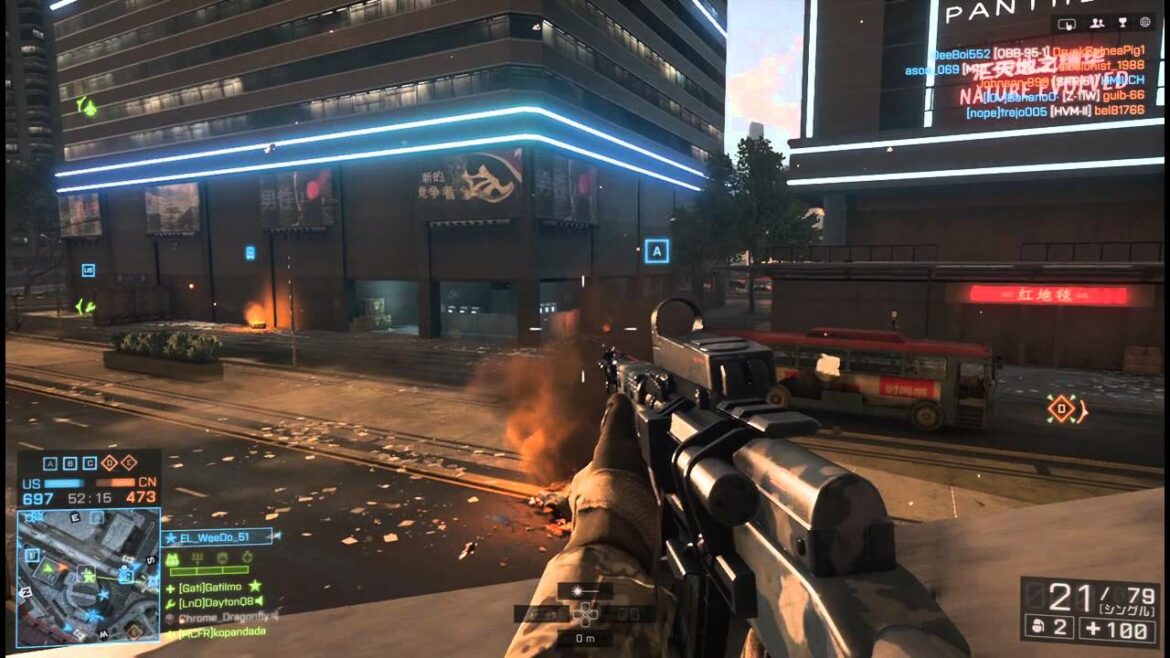Select enemy flag E in the flag row
The width and height of the screenshot is (1170, 658).
(130, 463)
